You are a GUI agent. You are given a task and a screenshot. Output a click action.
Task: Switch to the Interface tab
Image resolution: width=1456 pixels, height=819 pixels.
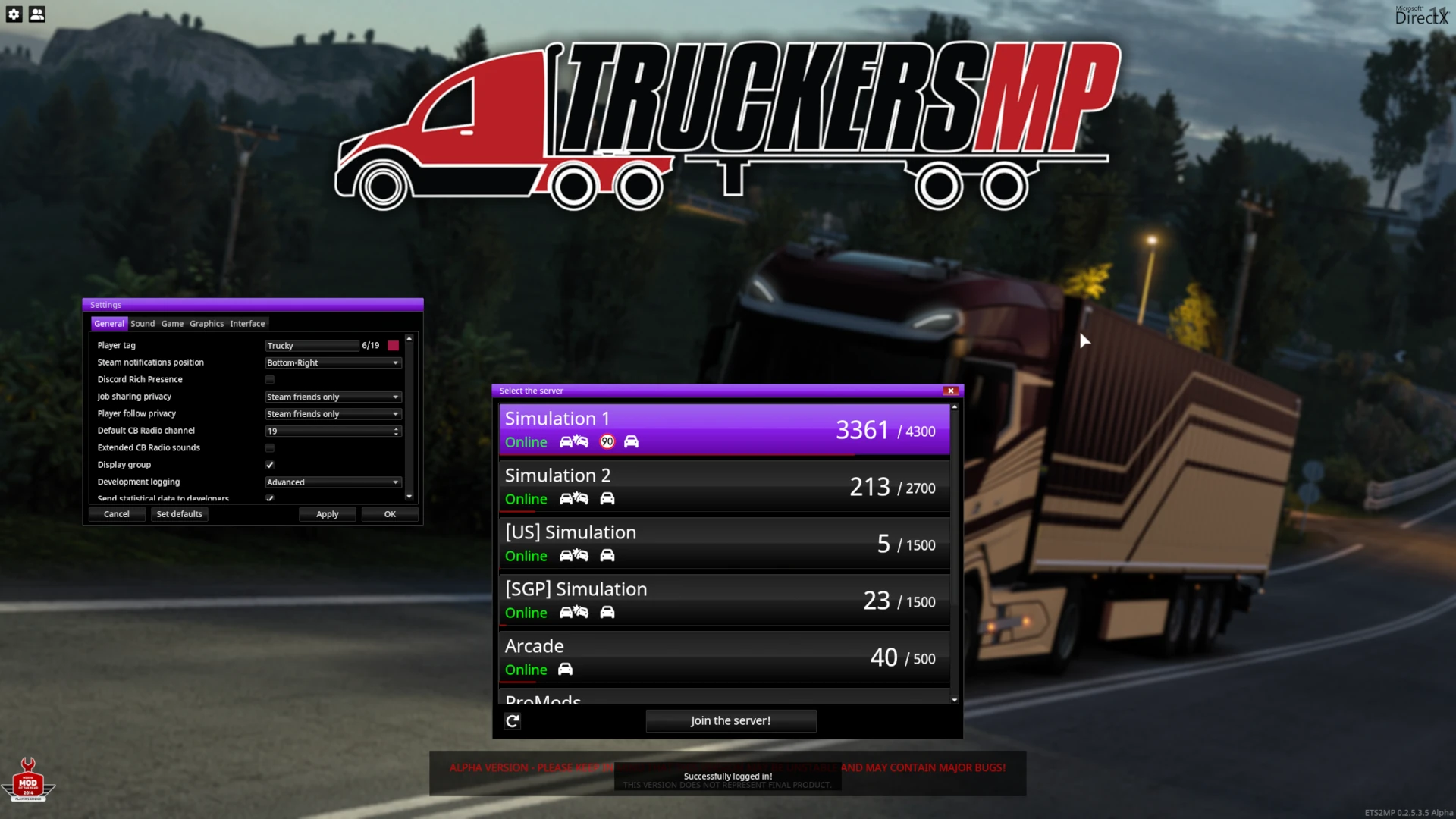[x=247, y=324]
